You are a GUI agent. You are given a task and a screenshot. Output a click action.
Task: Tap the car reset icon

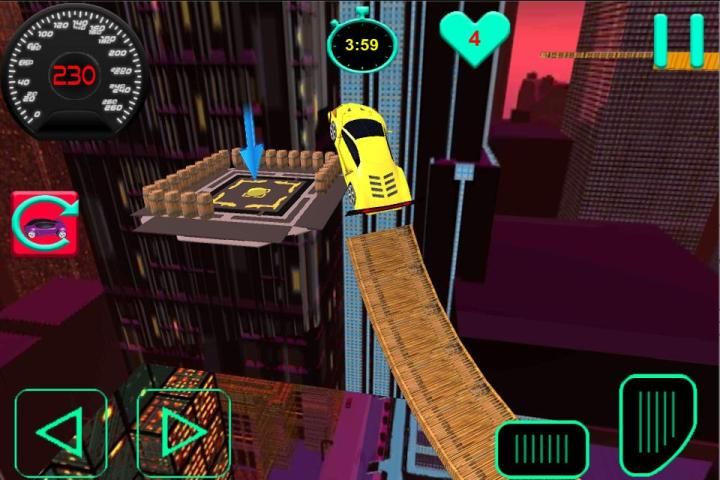[44, 225]
